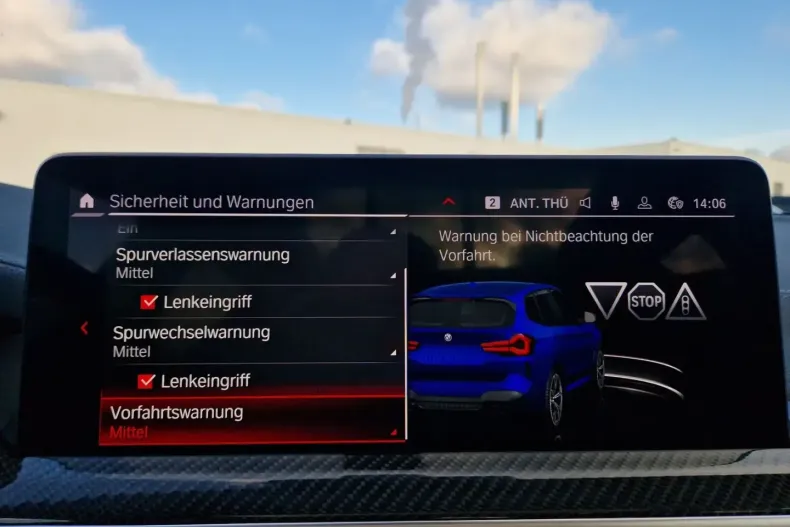Open the Spurverlassenswarnung setting
The height and width of the screenshot is (527, 790).
(255, 262)
